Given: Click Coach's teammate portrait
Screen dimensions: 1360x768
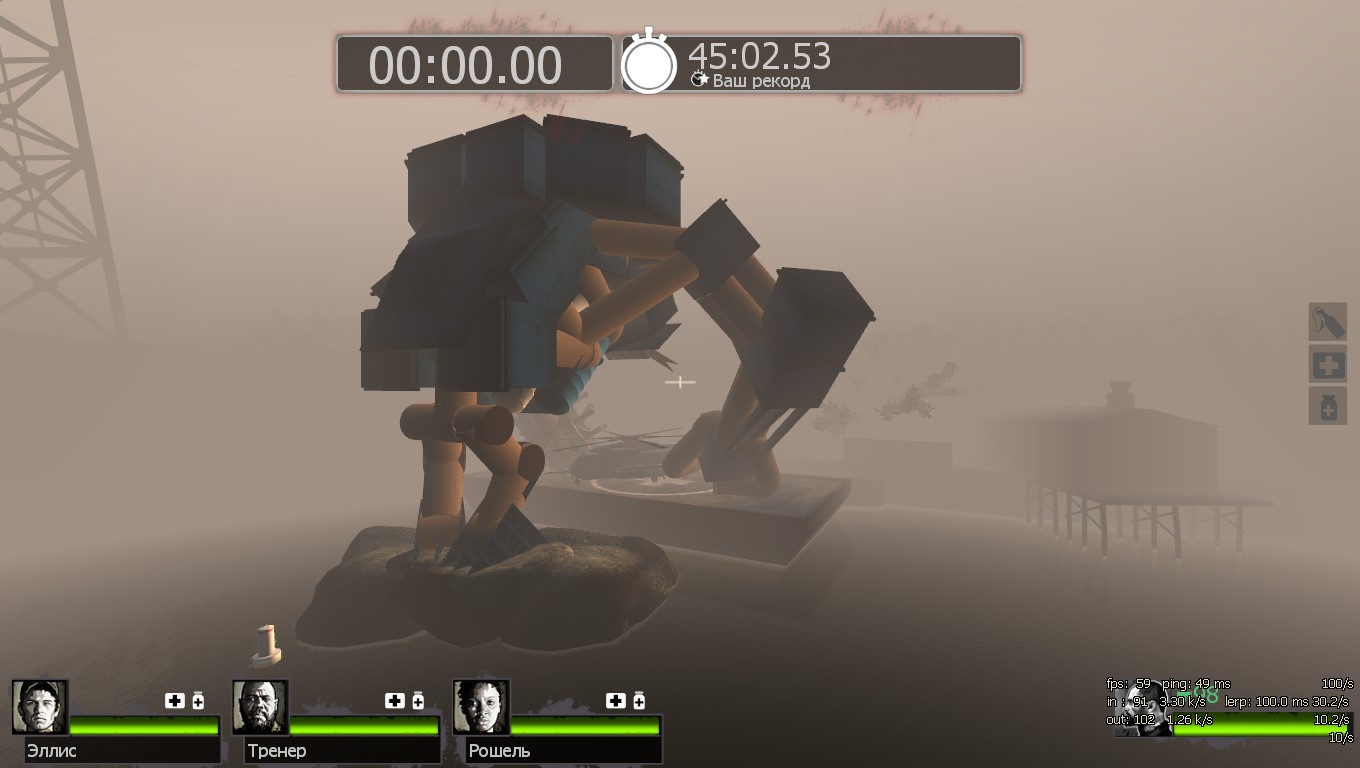Looking at the screenshot, I should point(260,707).
